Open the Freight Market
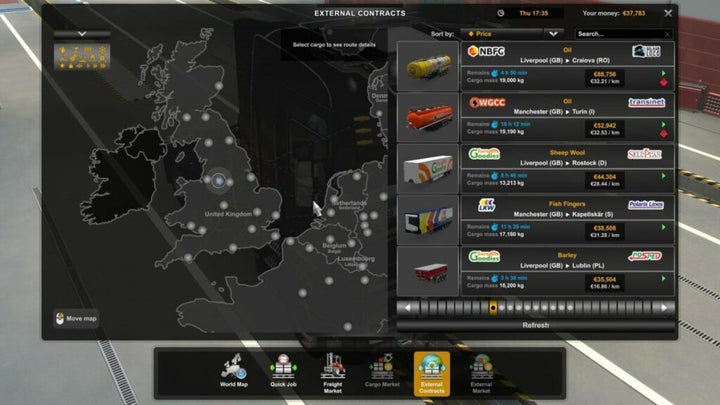The width and height of the screenshot is (720, 405). coord(333,370)
